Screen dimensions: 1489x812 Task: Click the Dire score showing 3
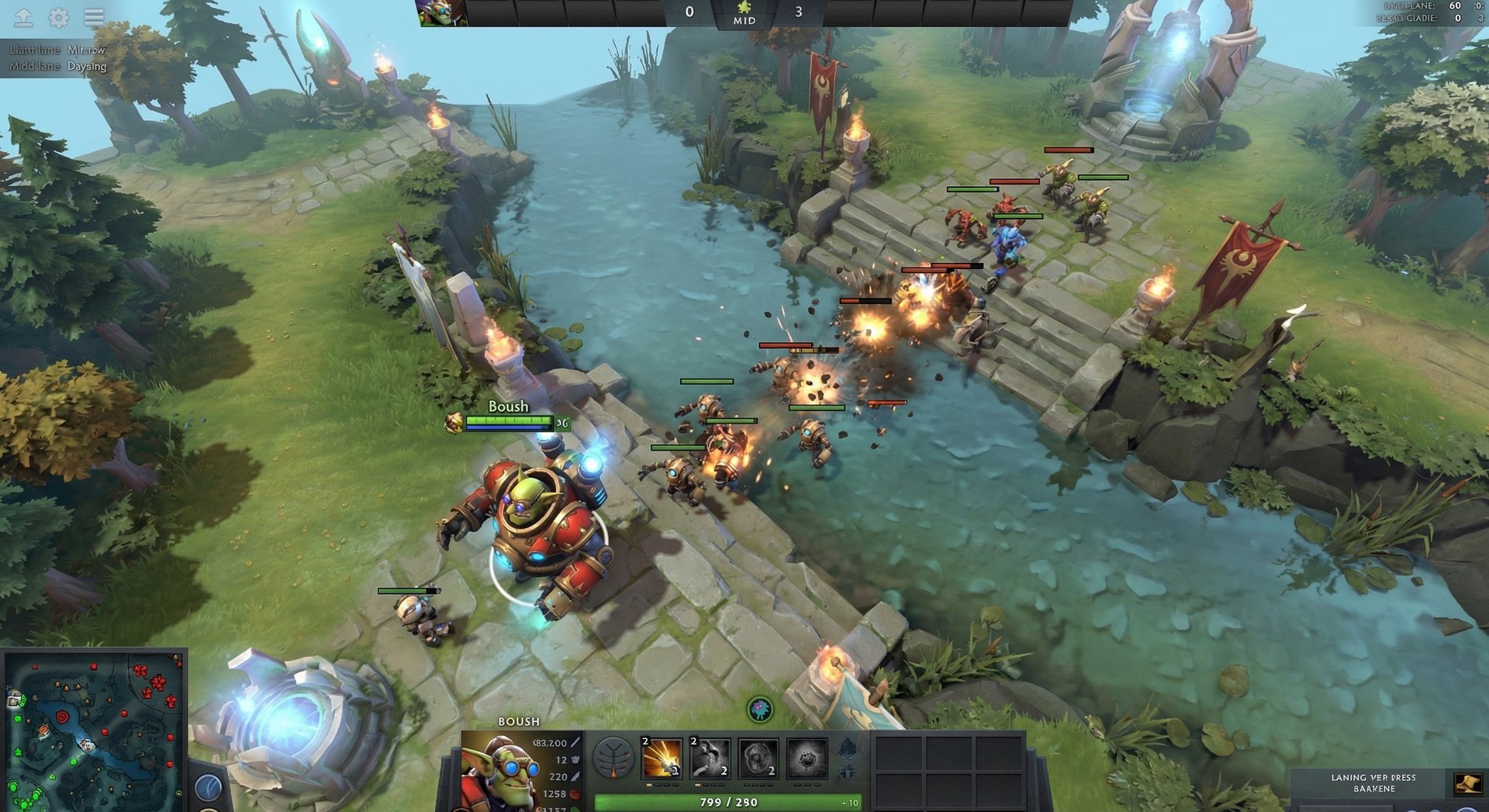pyautogui.click(x=799, y=11)
